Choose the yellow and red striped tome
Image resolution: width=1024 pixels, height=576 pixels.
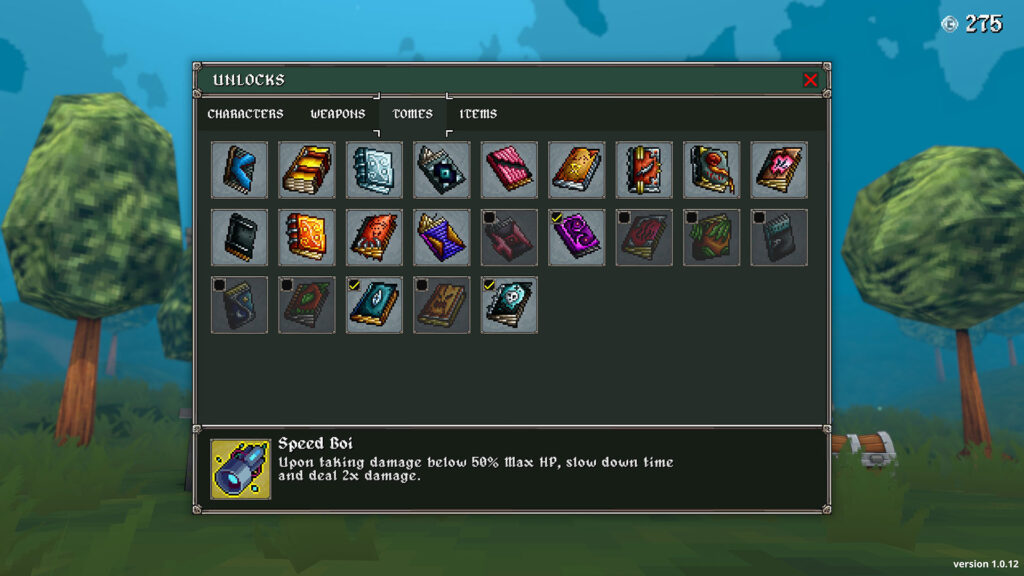[307, 169]
